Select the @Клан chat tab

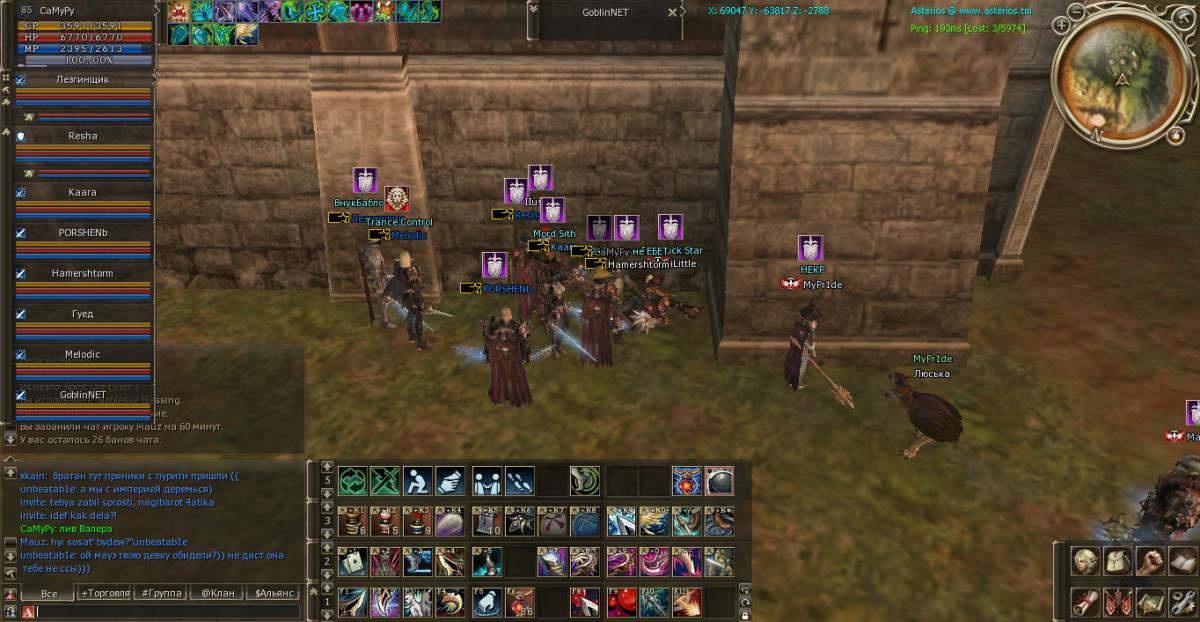click(217, 593)
